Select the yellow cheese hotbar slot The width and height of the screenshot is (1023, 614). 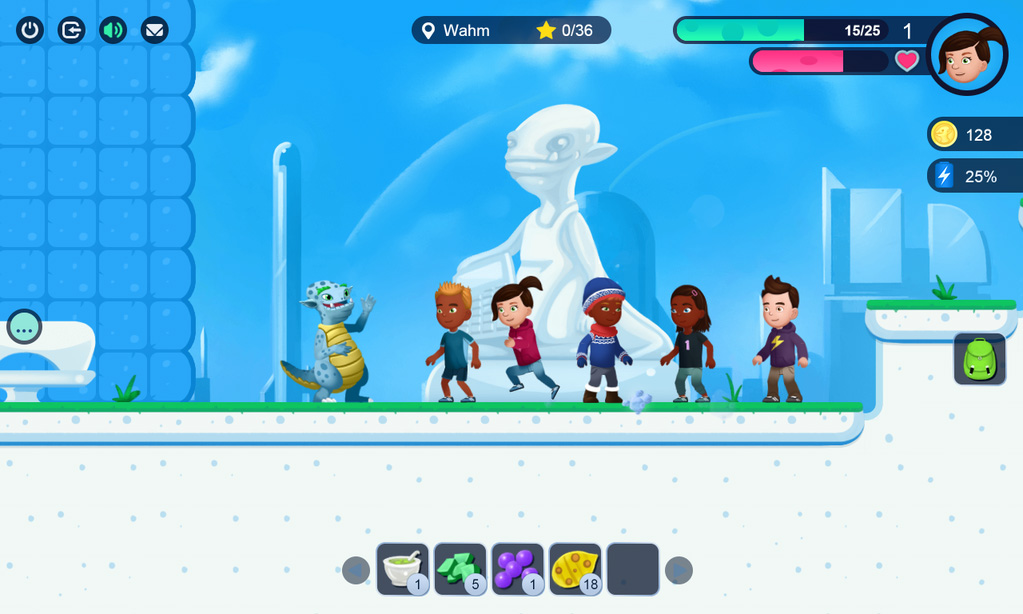point(575,569)
